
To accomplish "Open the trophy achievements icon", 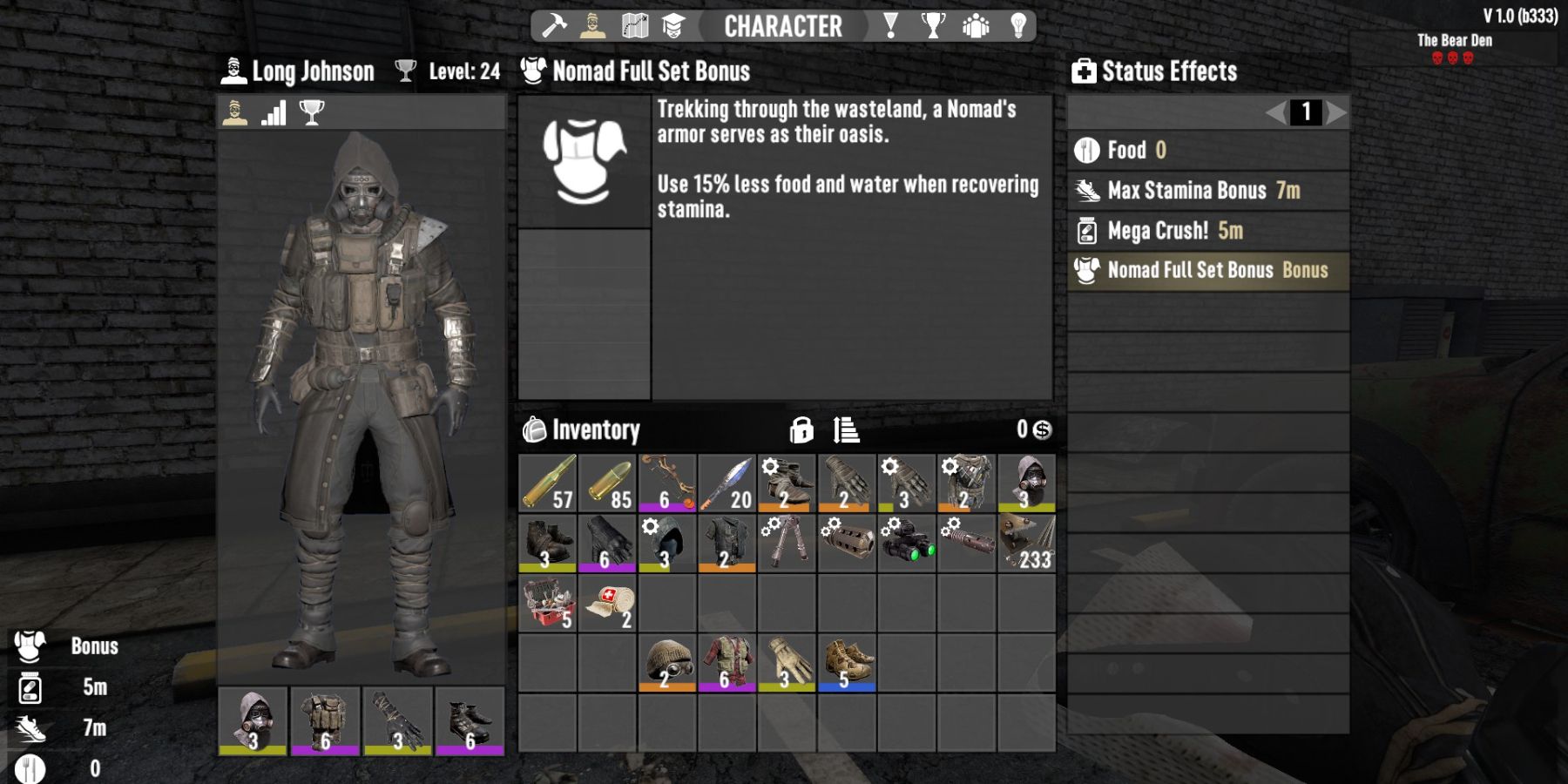I will (932, 26).
